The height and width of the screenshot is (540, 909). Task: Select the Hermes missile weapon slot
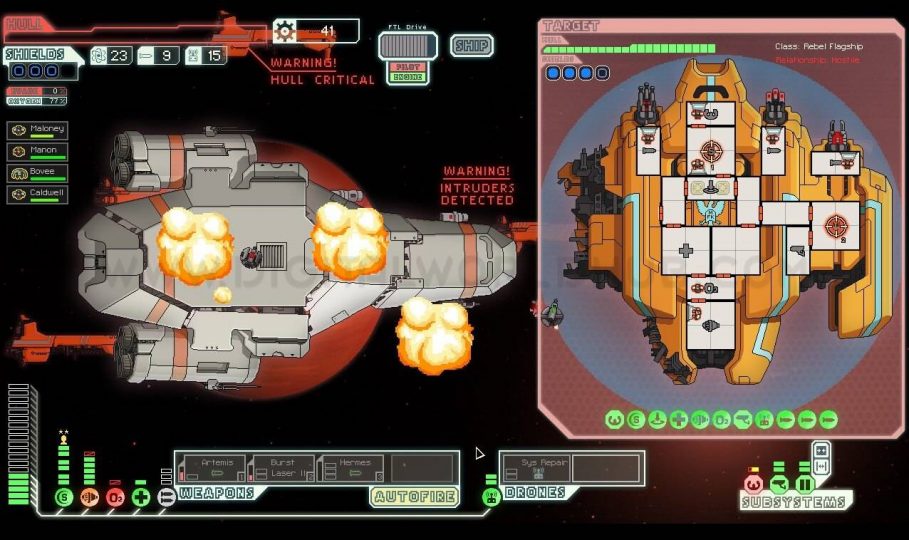point(354,467)
